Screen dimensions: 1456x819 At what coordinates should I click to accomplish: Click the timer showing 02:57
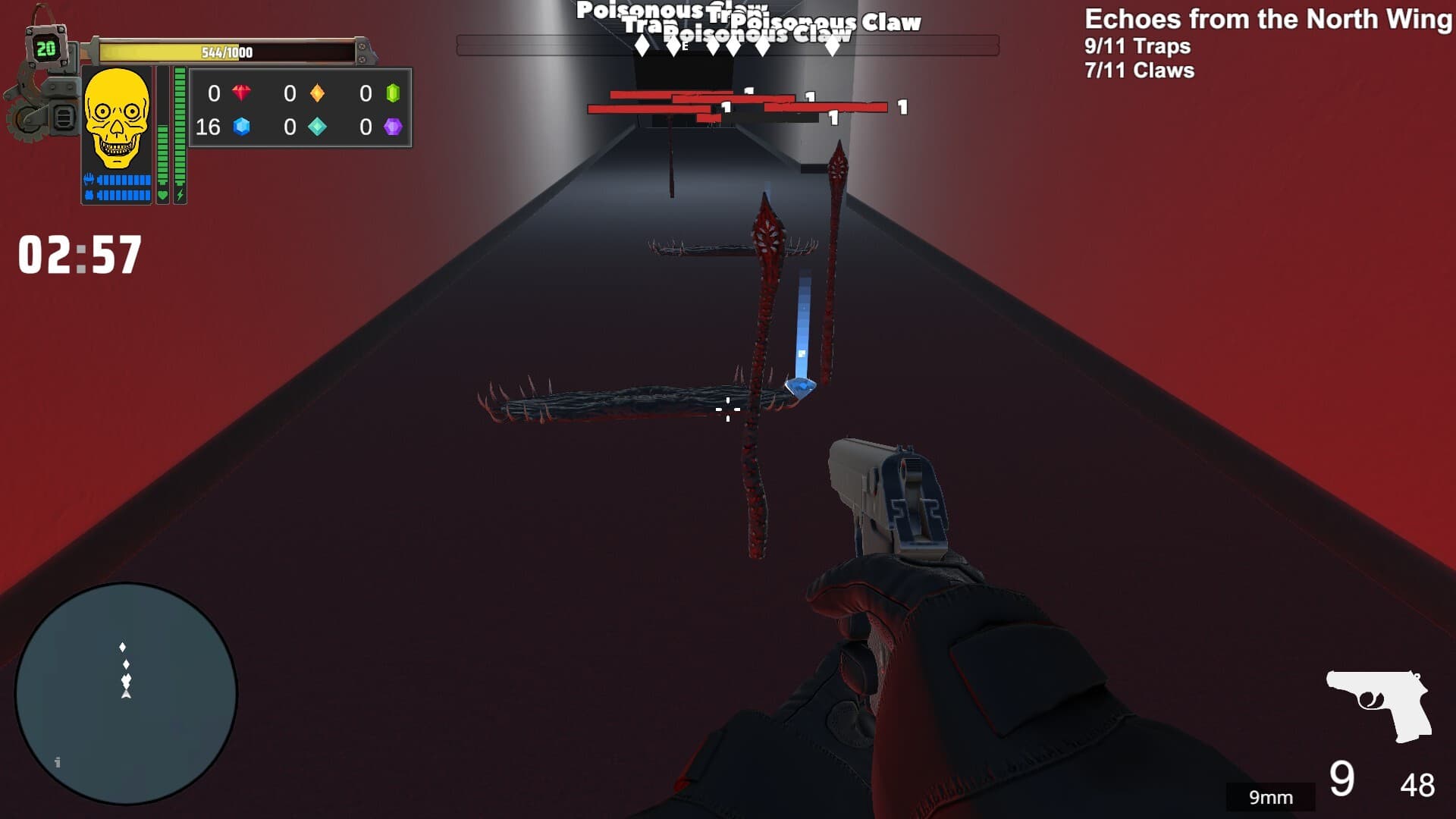(x=80, y=255)
